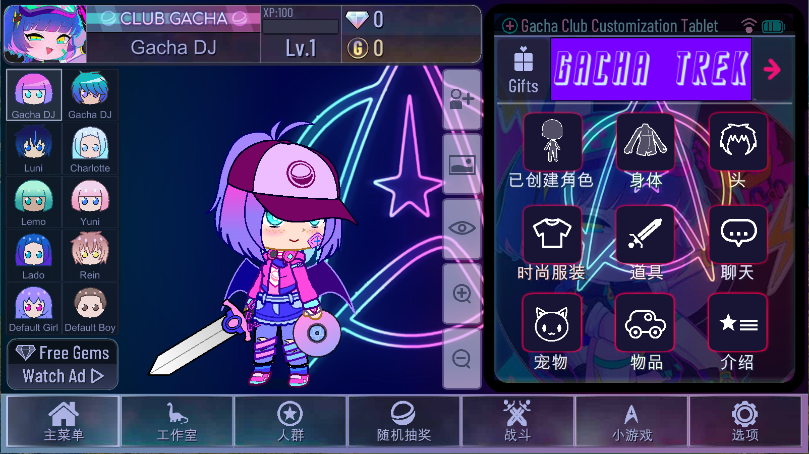Enter the 战斗 battle mode

click(x=518, y=420)
